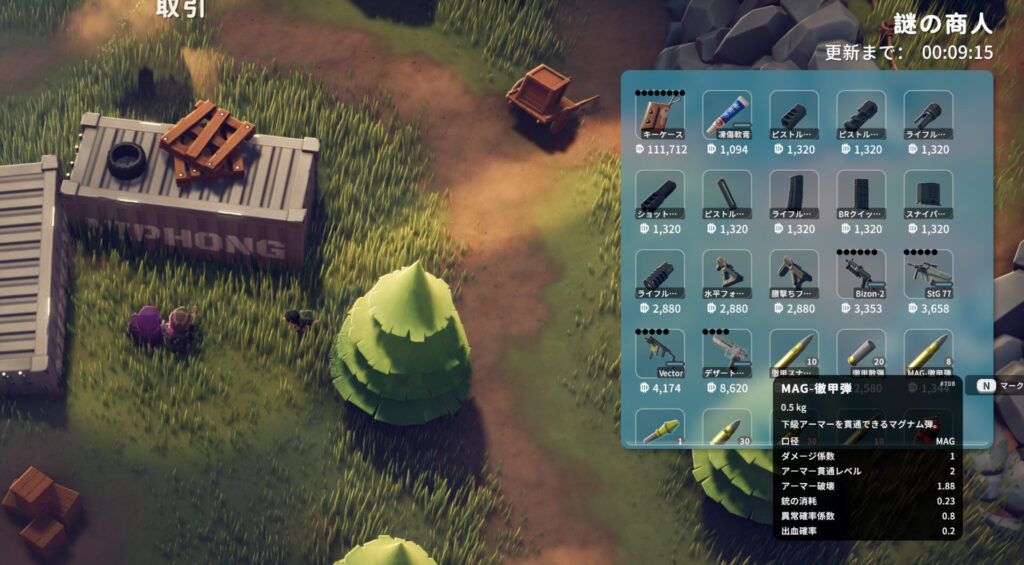Pick the sniper magazine item
This screenshot has height=565, width=1024.
pos(928,195)
